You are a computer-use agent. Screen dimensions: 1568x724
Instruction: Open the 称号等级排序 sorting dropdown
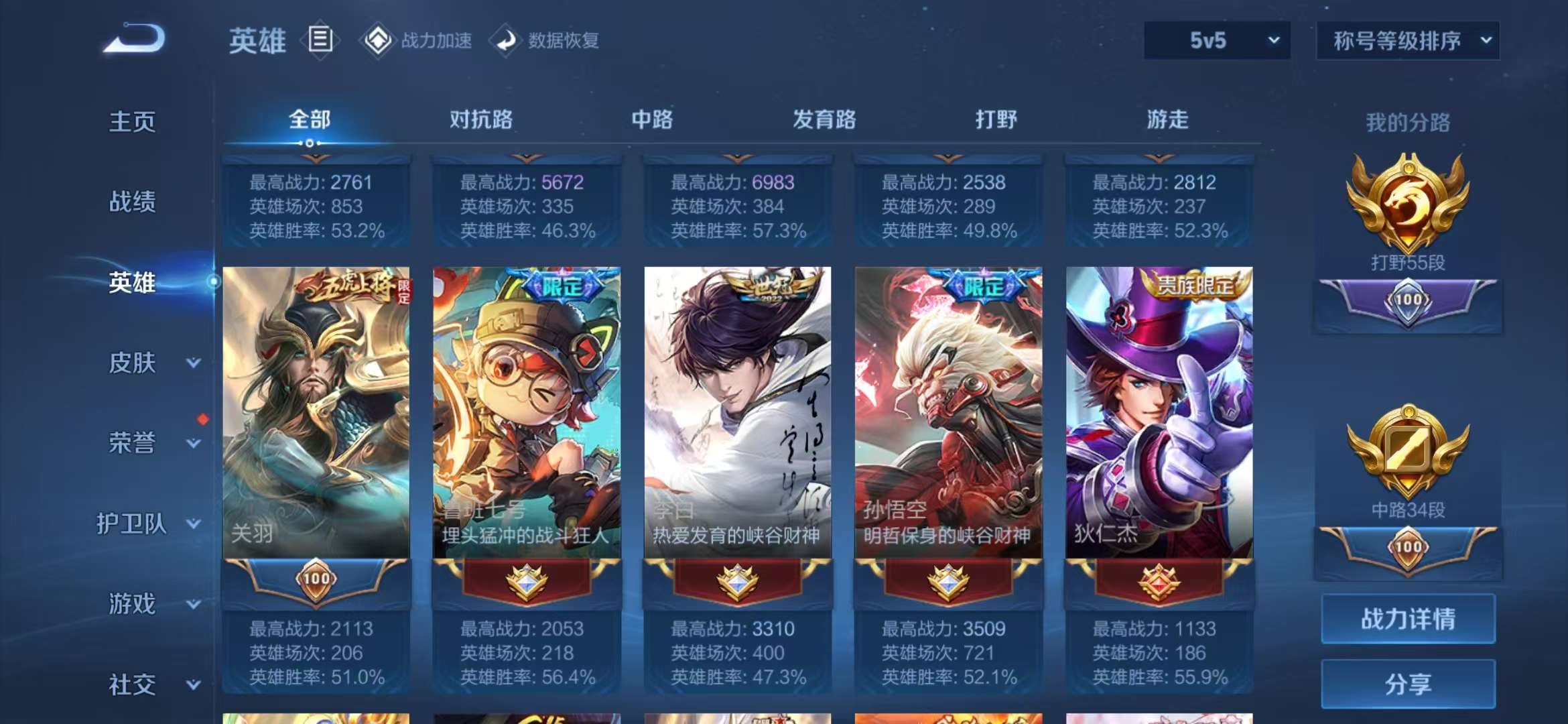1407,40
